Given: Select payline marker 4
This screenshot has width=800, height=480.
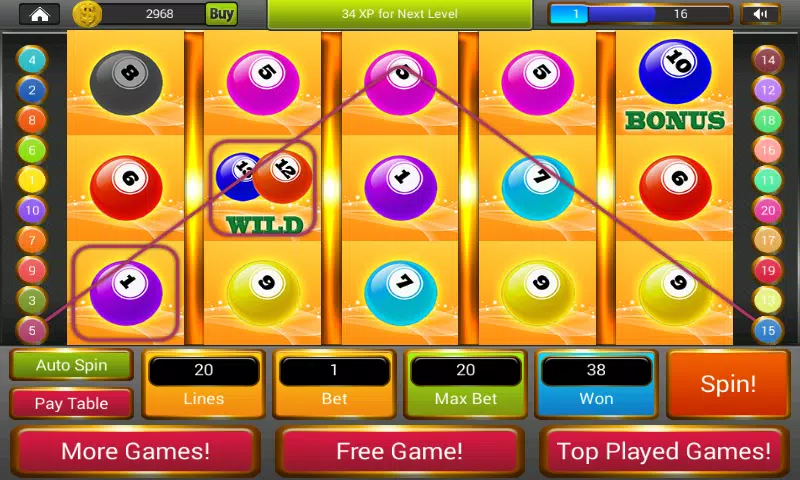Looking at the screenshot, I should pyautogui.click(x=32, y=60).
